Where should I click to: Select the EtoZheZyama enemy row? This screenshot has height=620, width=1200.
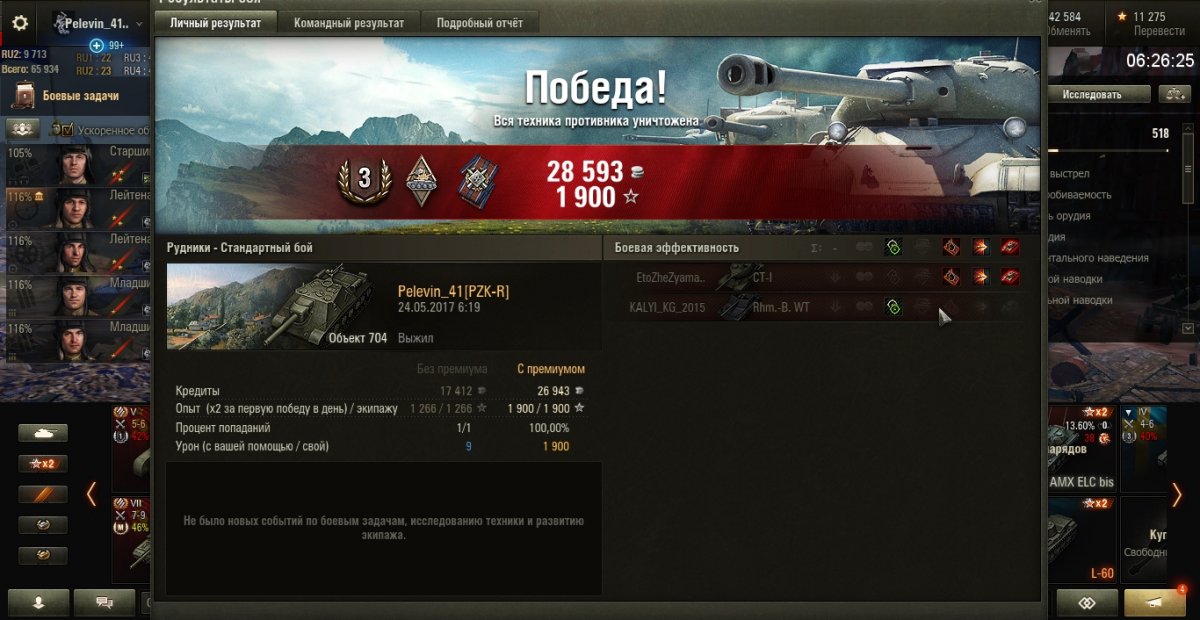tap(700, 277)
